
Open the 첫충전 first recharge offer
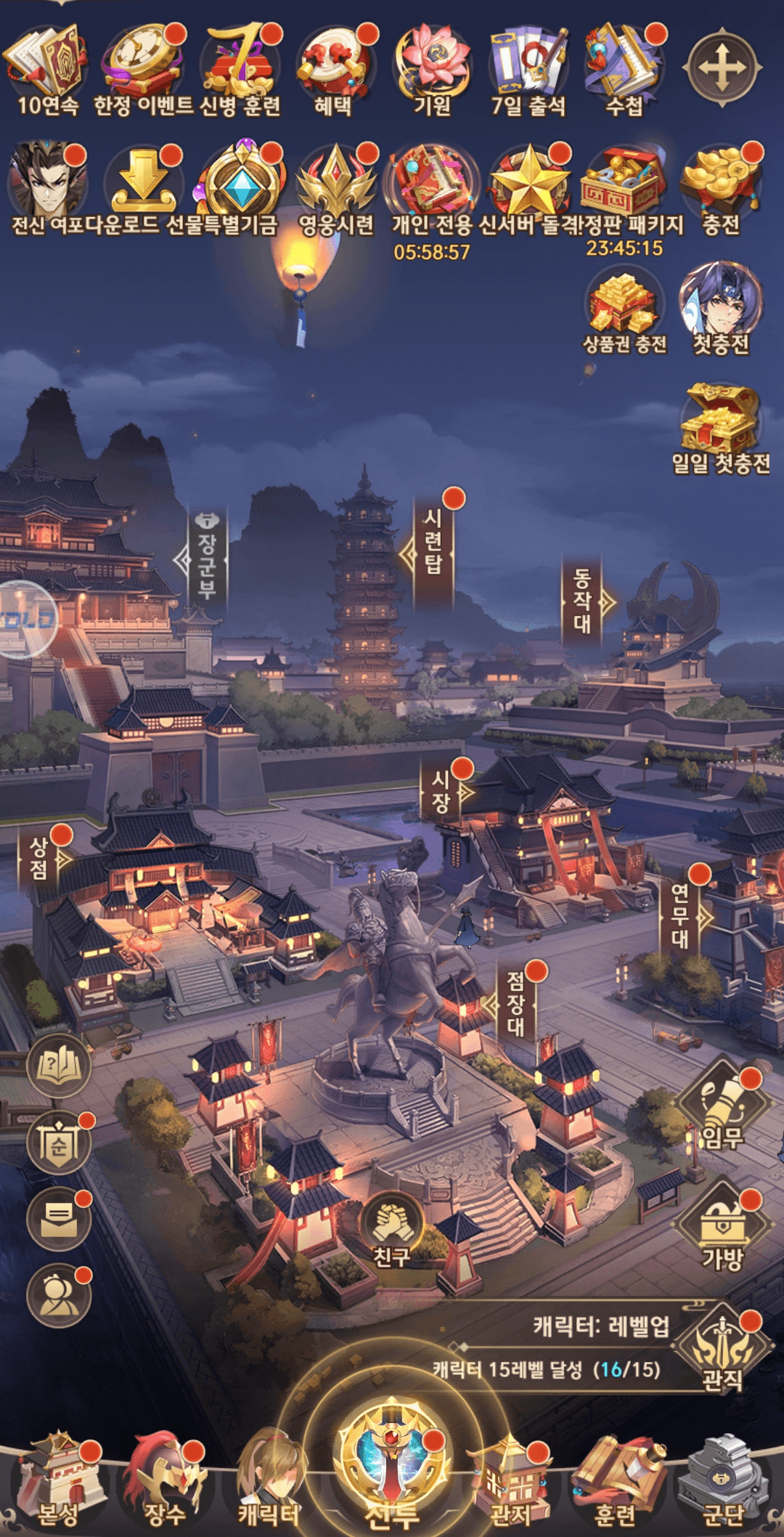point(720,307)
